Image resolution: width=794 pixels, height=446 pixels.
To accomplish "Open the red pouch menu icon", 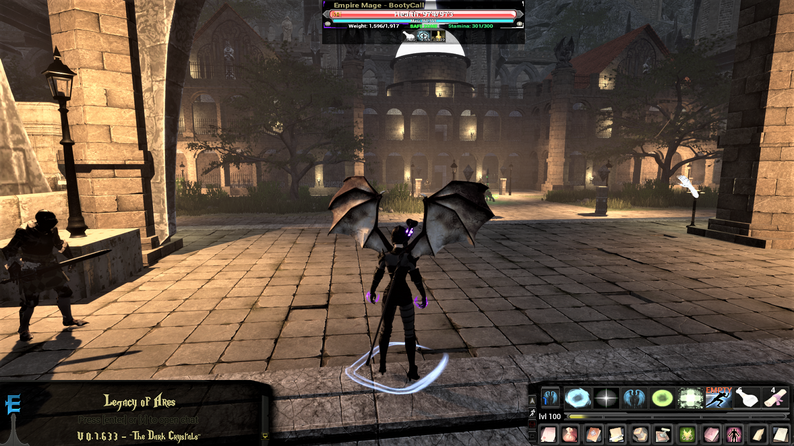I will [570, 435].
